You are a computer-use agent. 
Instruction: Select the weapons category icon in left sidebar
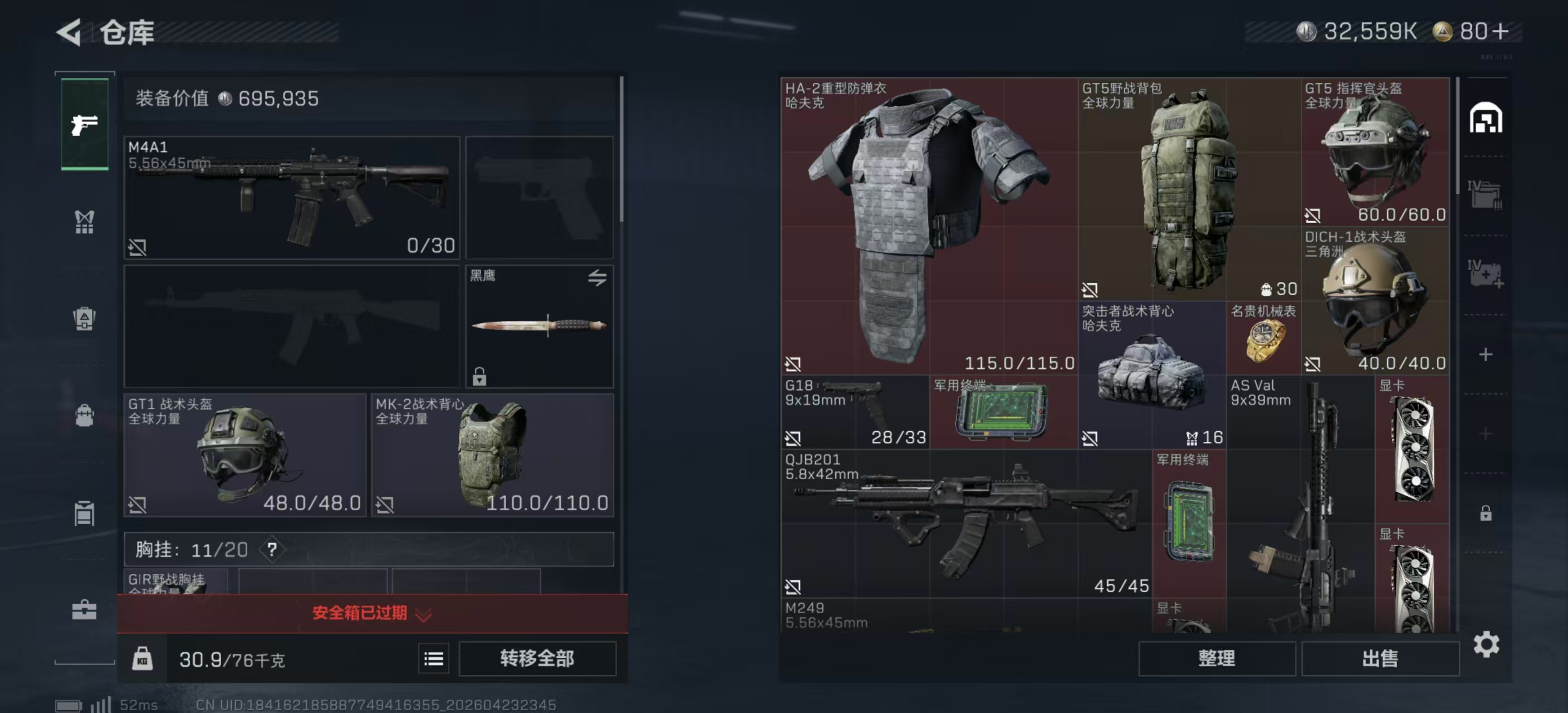tap(85, 125)
